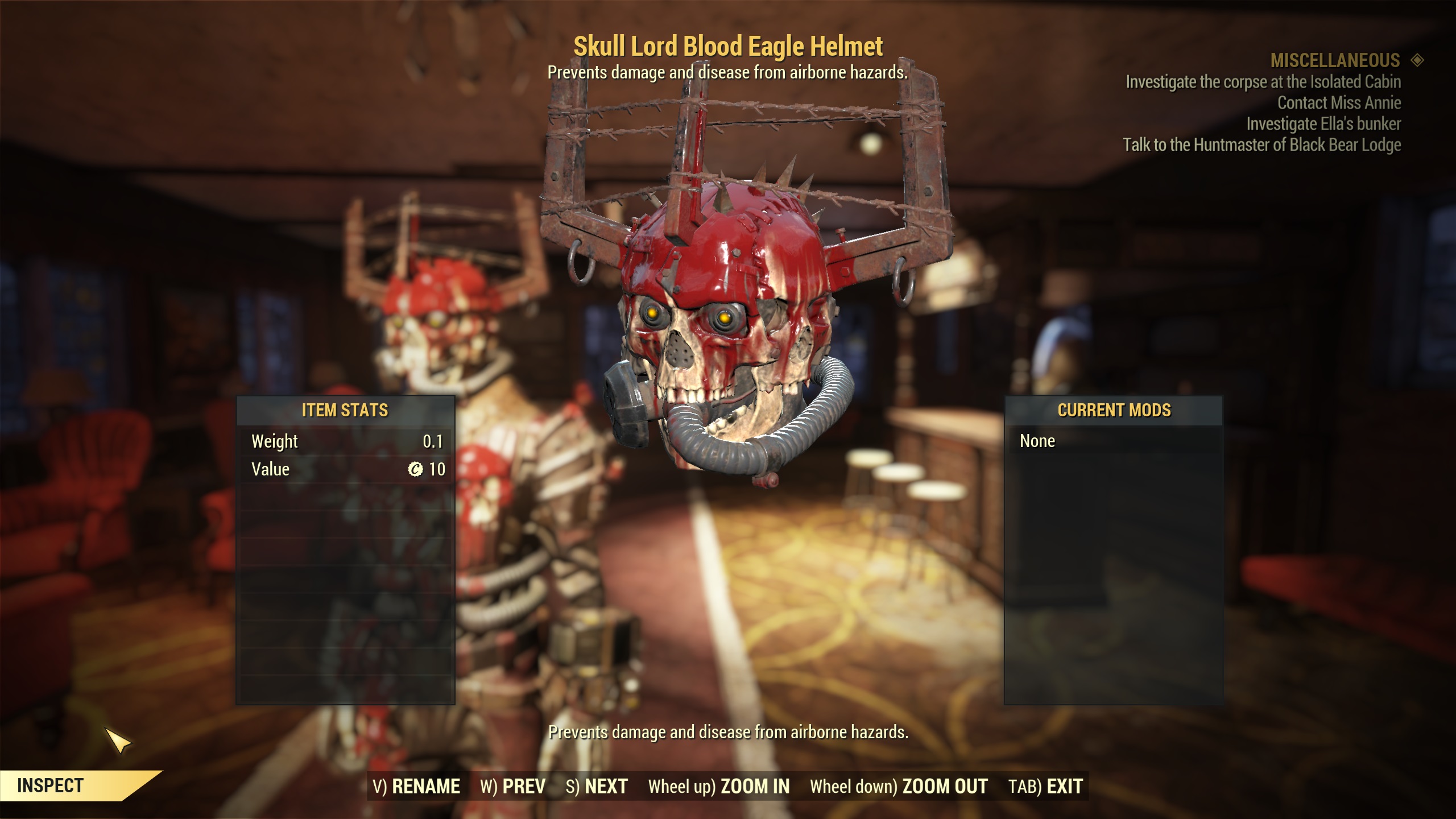Expand the CURRENT MODS panel
Image resolution: width=1456 pixels, height=819 pixels.
1114,411
